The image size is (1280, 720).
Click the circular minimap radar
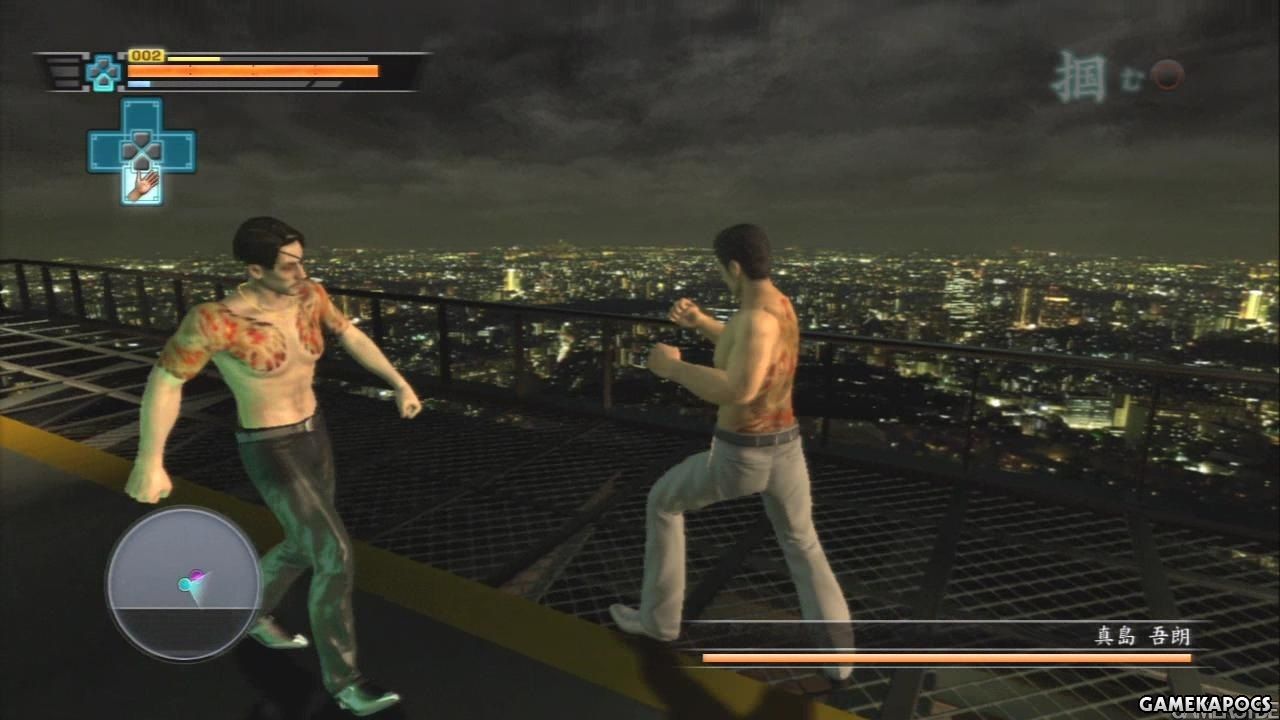(184, 584)
